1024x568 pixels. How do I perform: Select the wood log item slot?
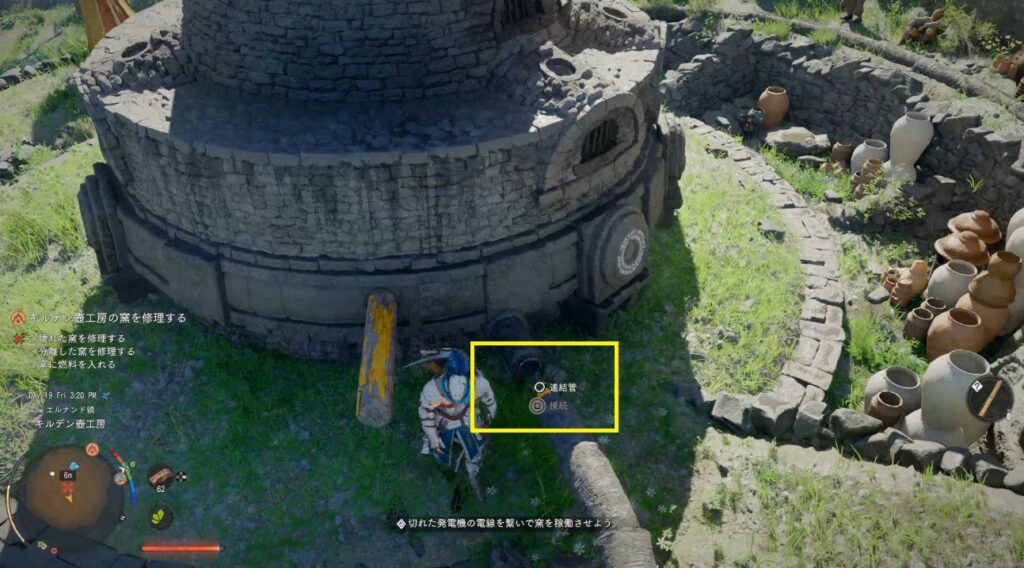click(159, 477)
